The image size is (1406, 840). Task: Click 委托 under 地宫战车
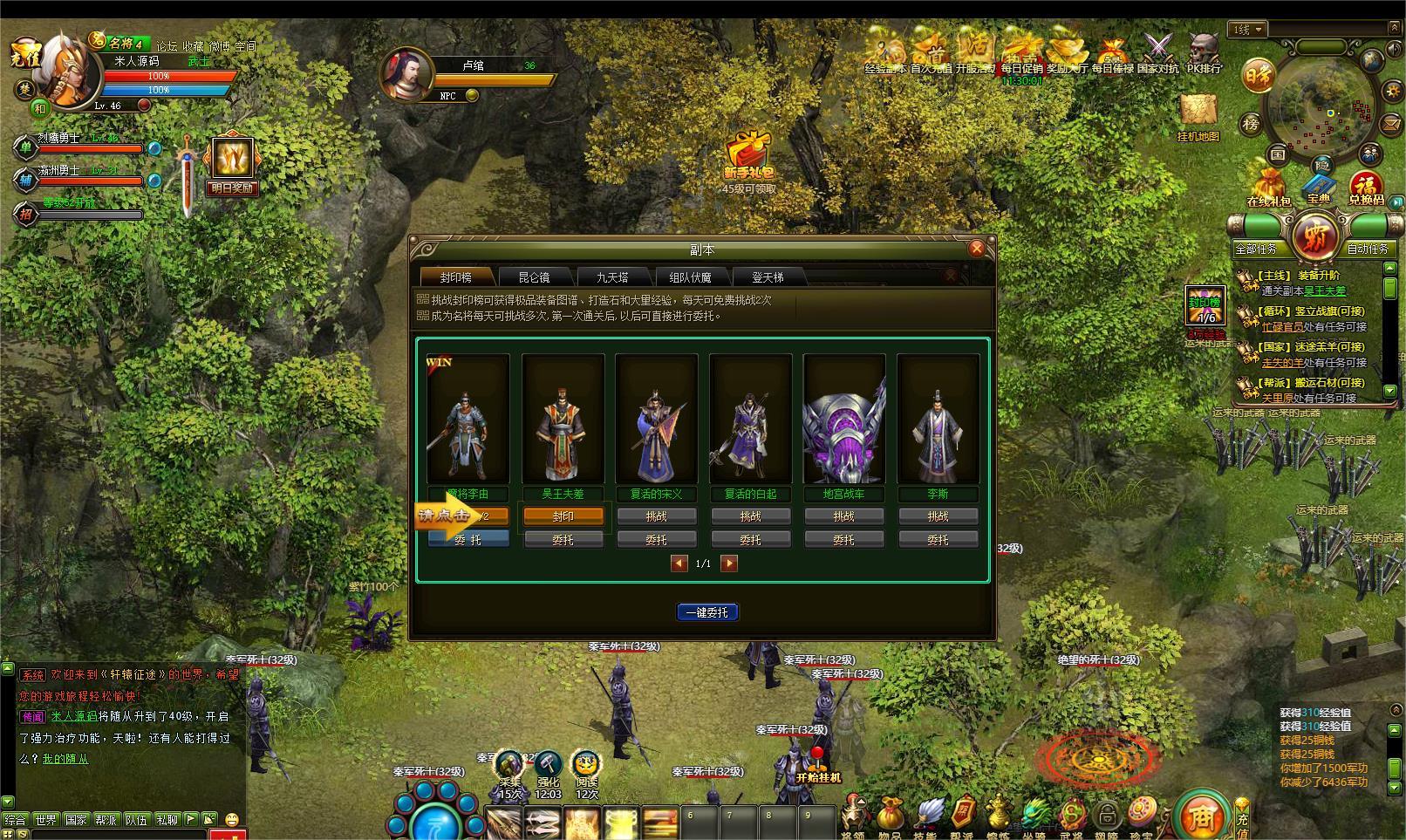pos(843,540)
